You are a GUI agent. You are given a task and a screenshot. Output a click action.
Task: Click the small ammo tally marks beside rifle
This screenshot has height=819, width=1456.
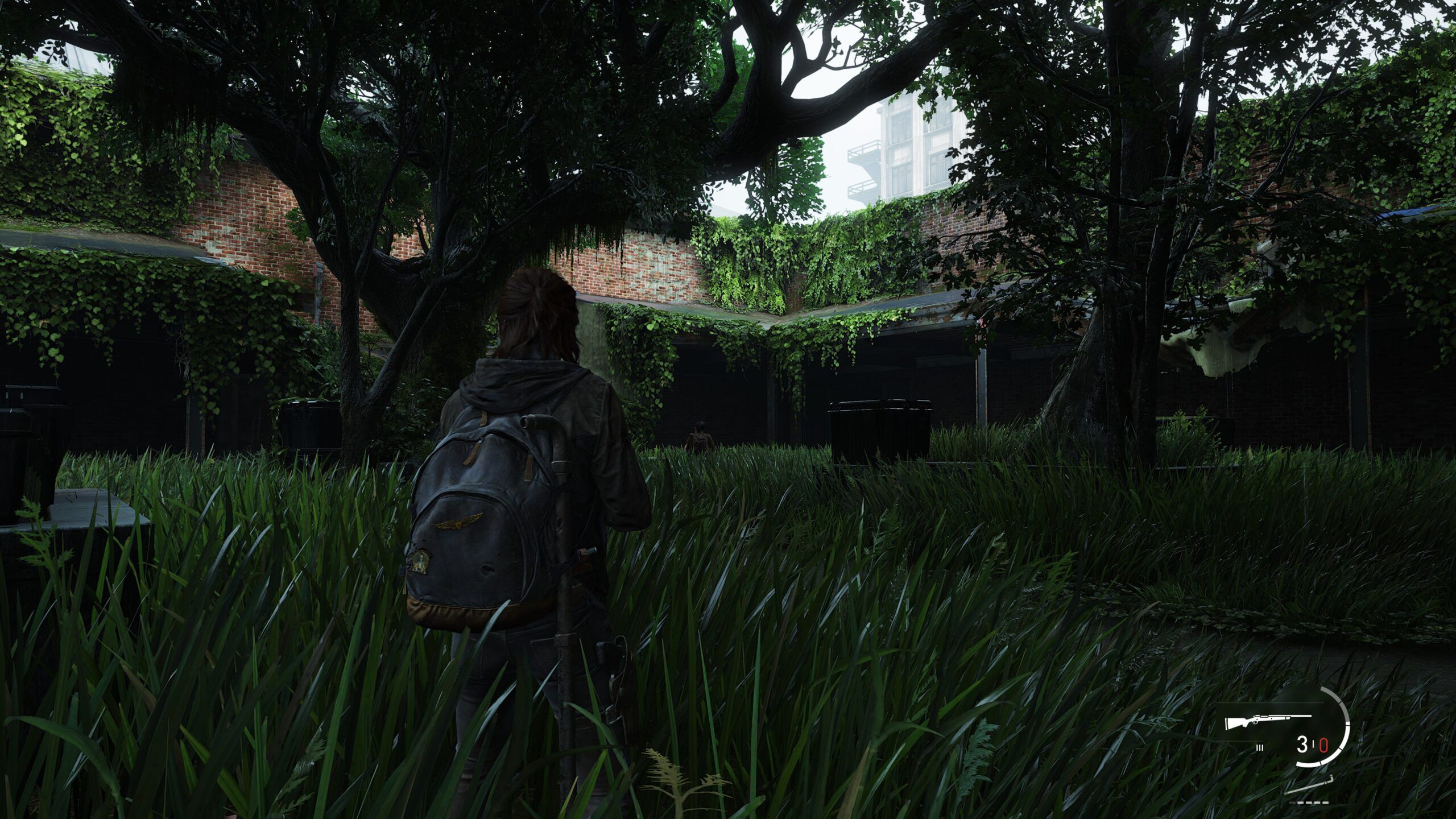[1260, 748]
